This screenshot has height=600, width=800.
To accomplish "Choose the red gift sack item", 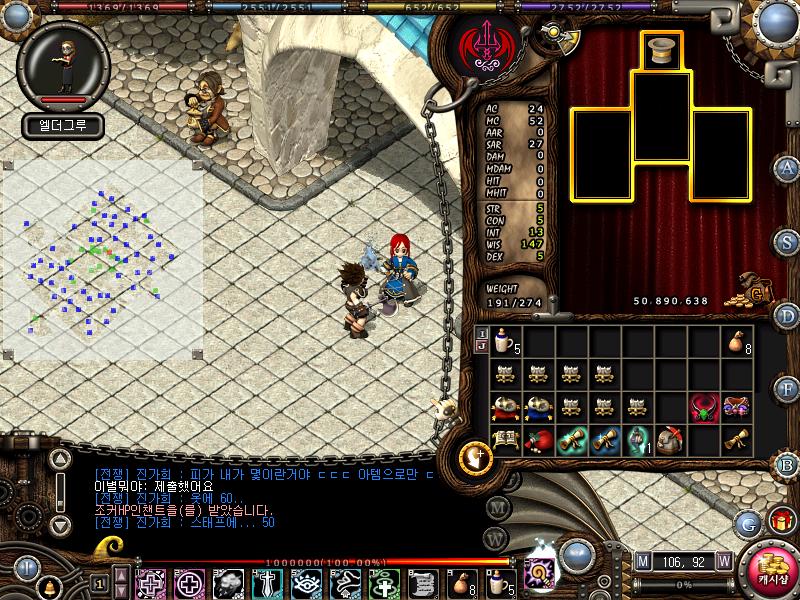I will [538, 439].
